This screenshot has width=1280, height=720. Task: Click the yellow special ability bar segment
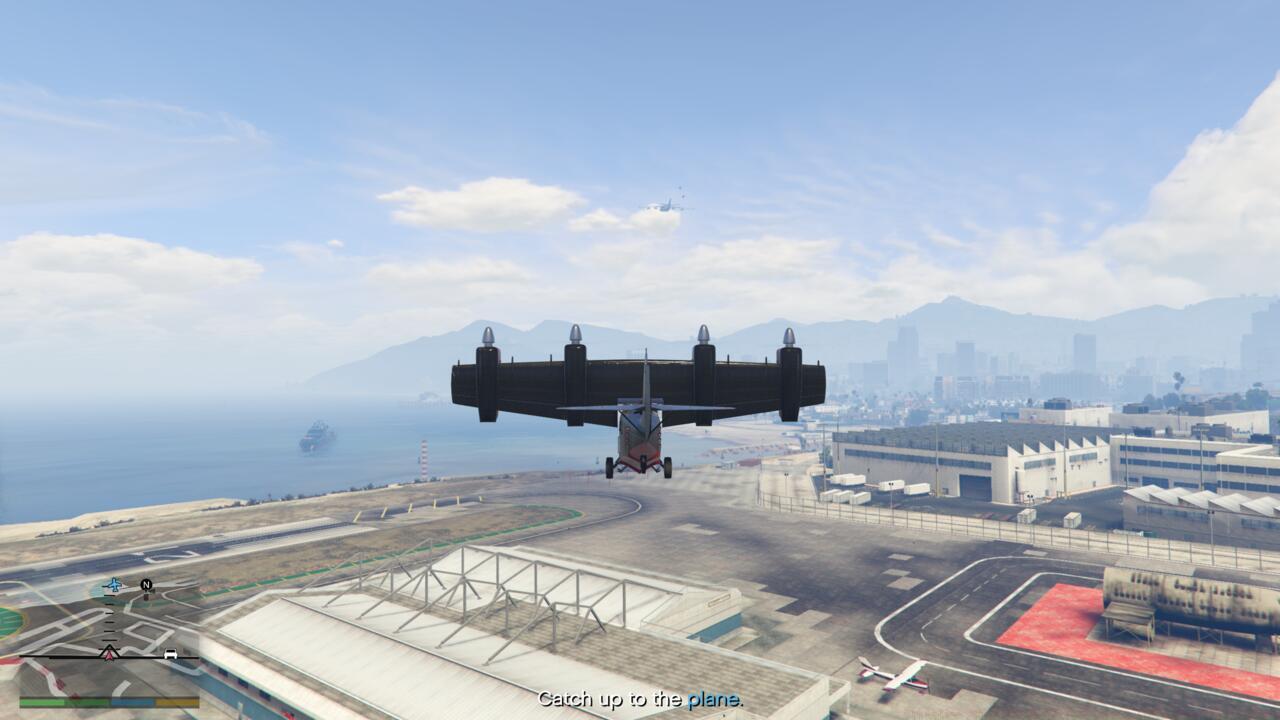point(178,701)
